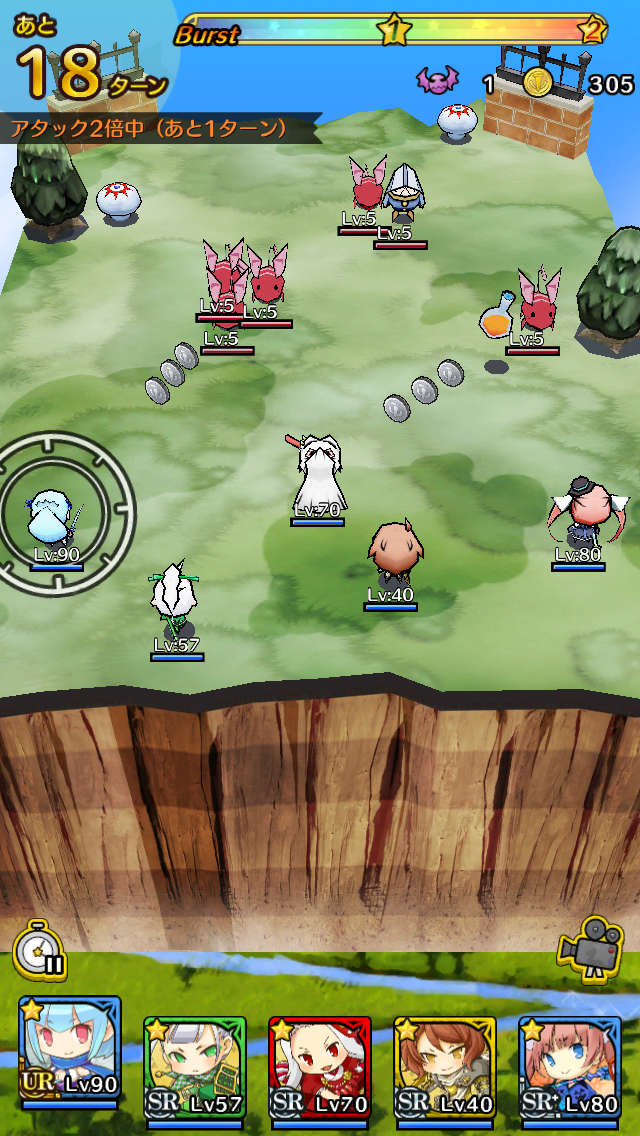Pick the SR Lv40 yellow character card

pyautogui.click(x=445, y=1068)
